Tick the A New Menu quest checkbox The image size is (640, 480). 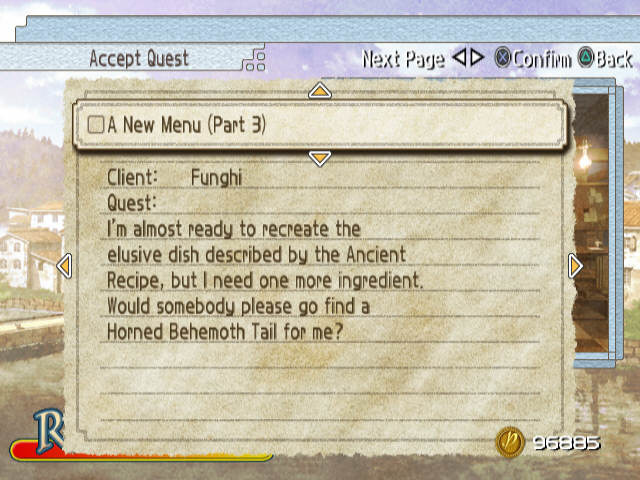pyautogui.click(x=96, y=125)
